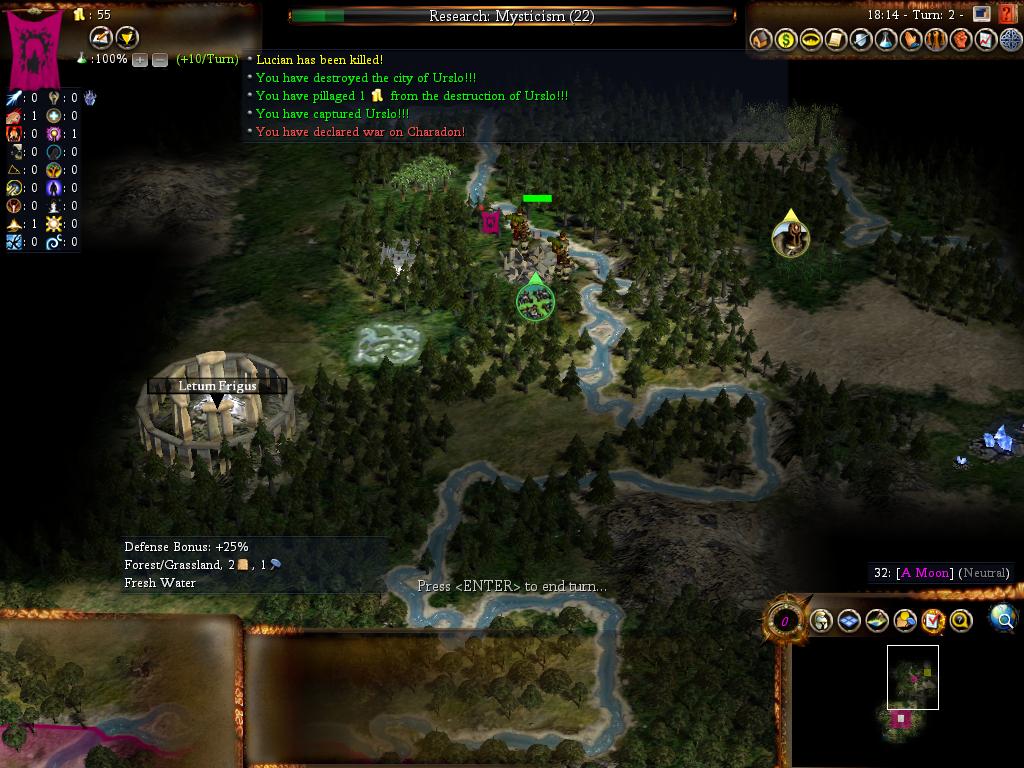The image size is (1024, 768).
Task: Open the foreign advisor scroll icon
Action: tap(837, 40)
